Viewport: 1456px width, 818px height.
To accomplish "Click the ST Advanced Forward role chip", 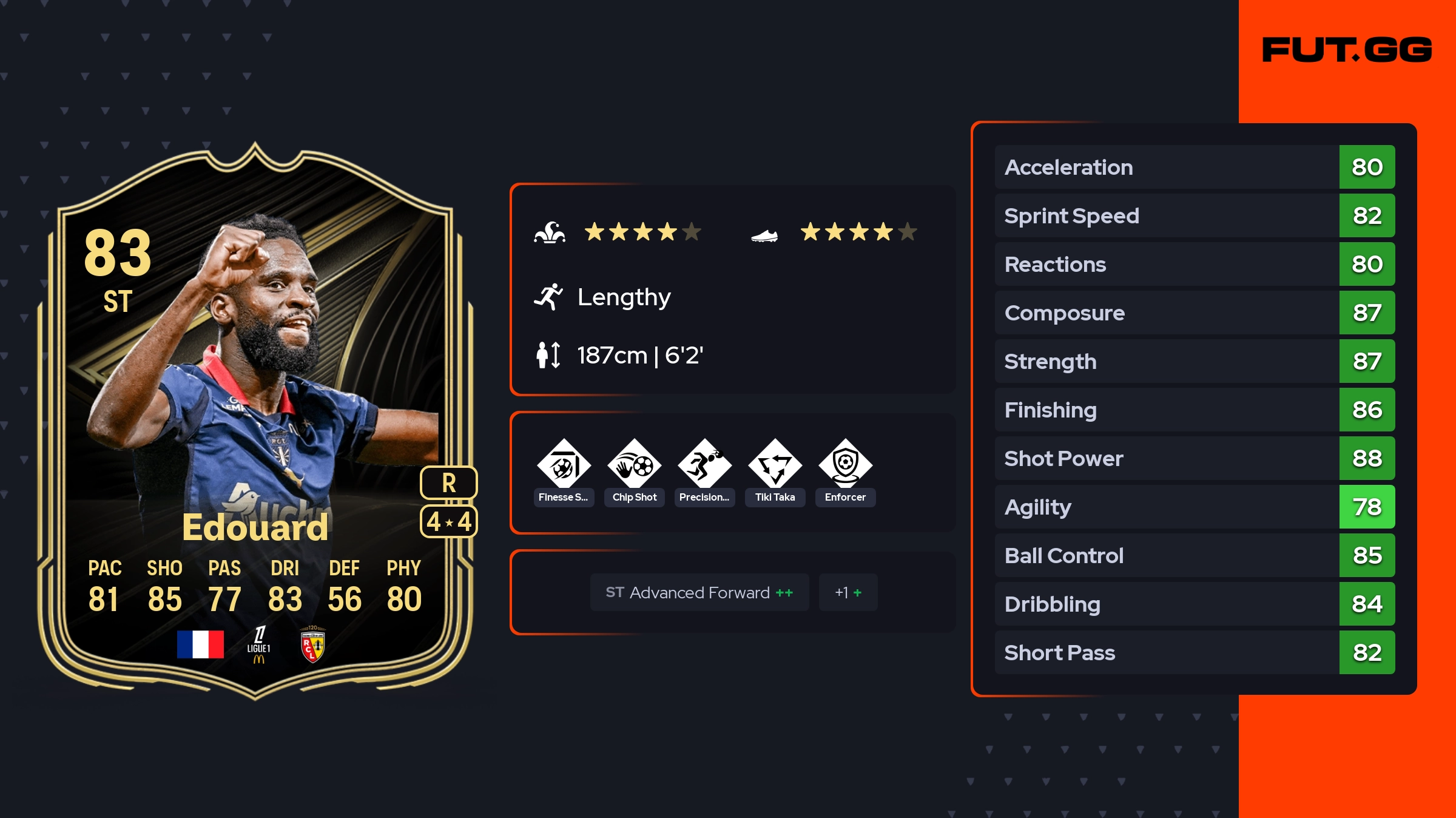I will tap(699, 592).
